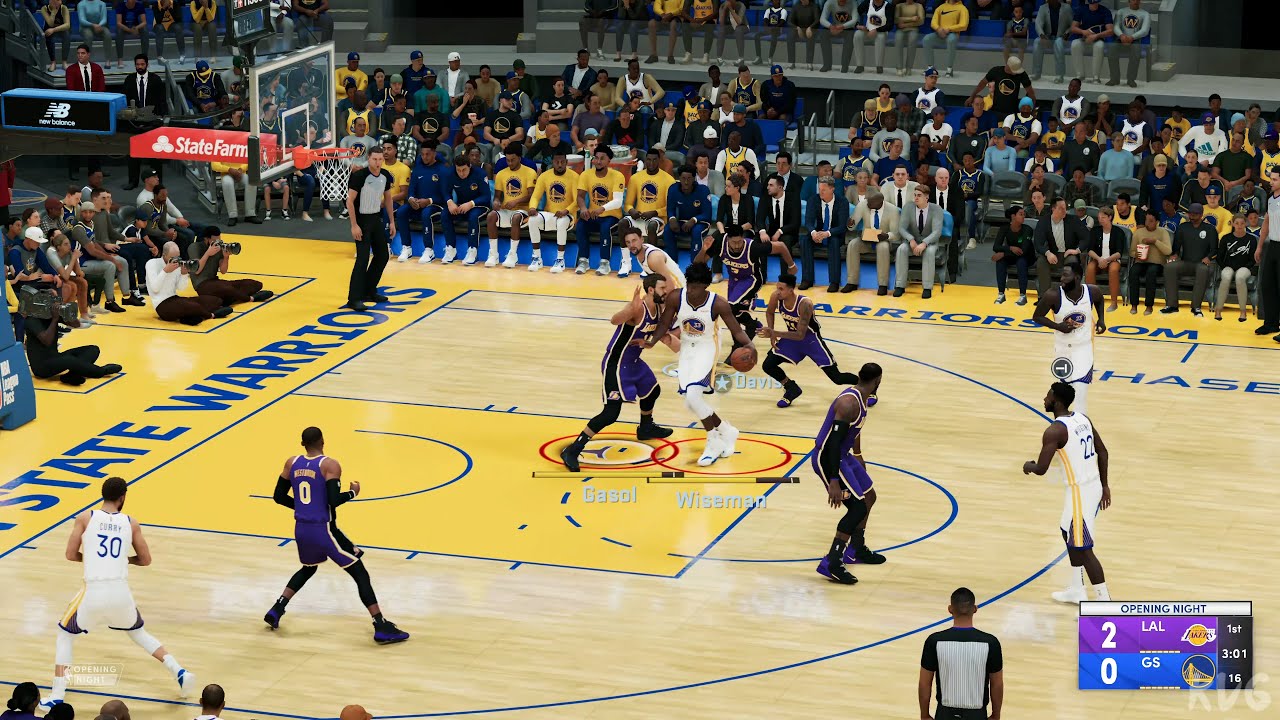Expand the OPENING NIGHT scoreboard banner
Screen dimensions: 1280x720
[1163, 608]
